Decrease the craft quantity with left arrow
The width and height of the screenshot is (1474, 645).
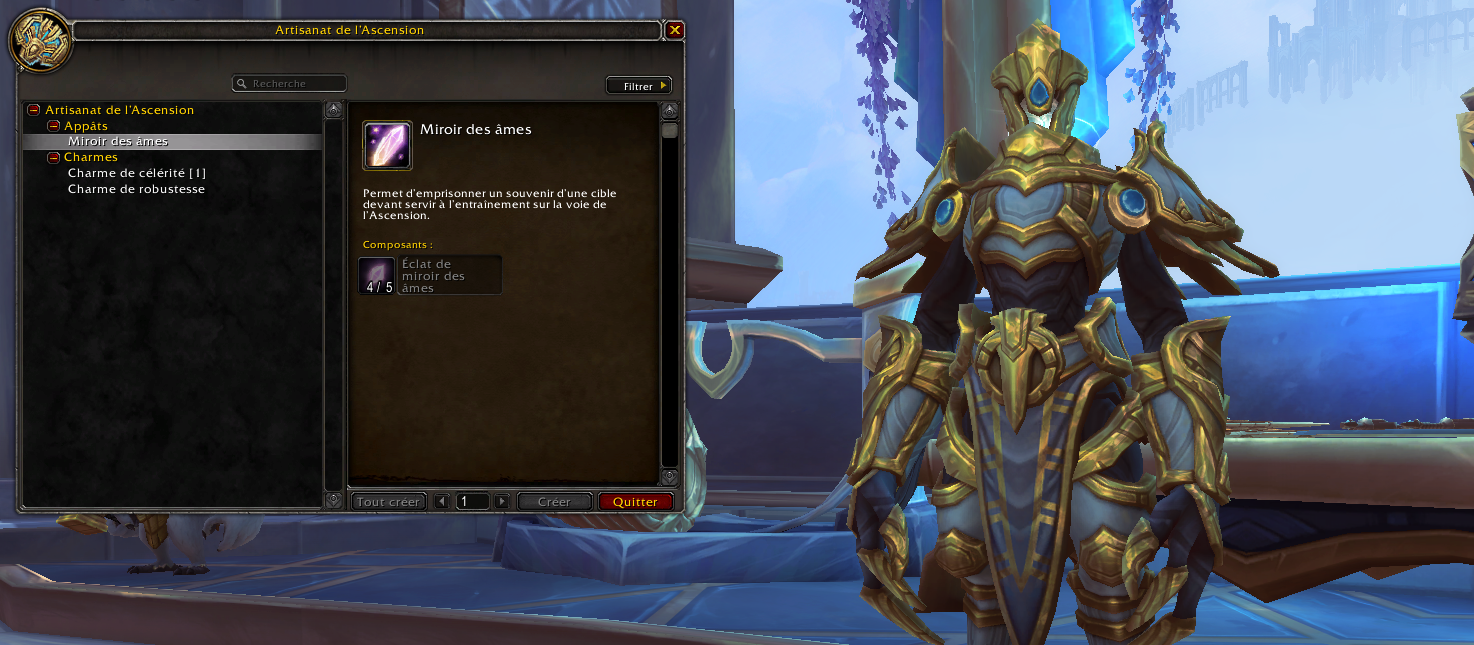[x=442, y=502]
